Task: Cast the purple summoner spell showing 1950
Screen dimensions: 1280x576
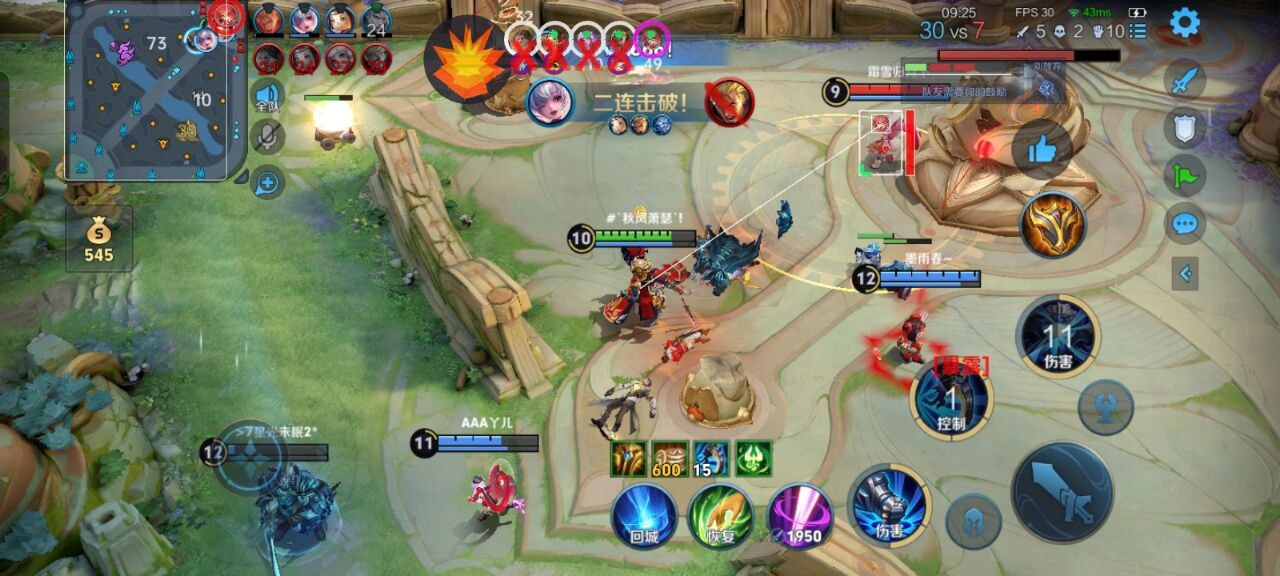Action: click(800, 515)
